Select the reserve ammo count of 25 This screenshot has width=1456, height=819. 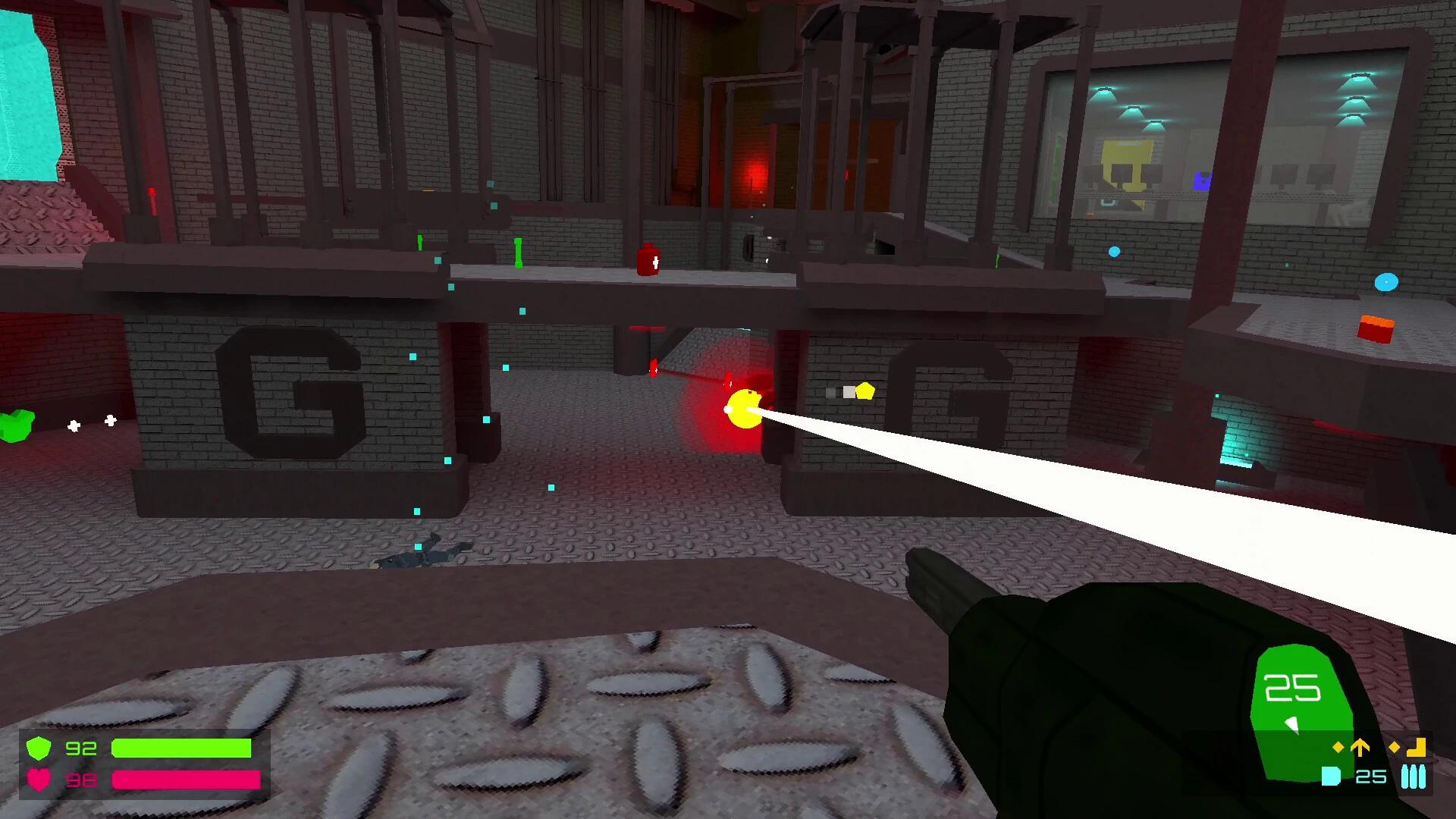click(1370, 776)
